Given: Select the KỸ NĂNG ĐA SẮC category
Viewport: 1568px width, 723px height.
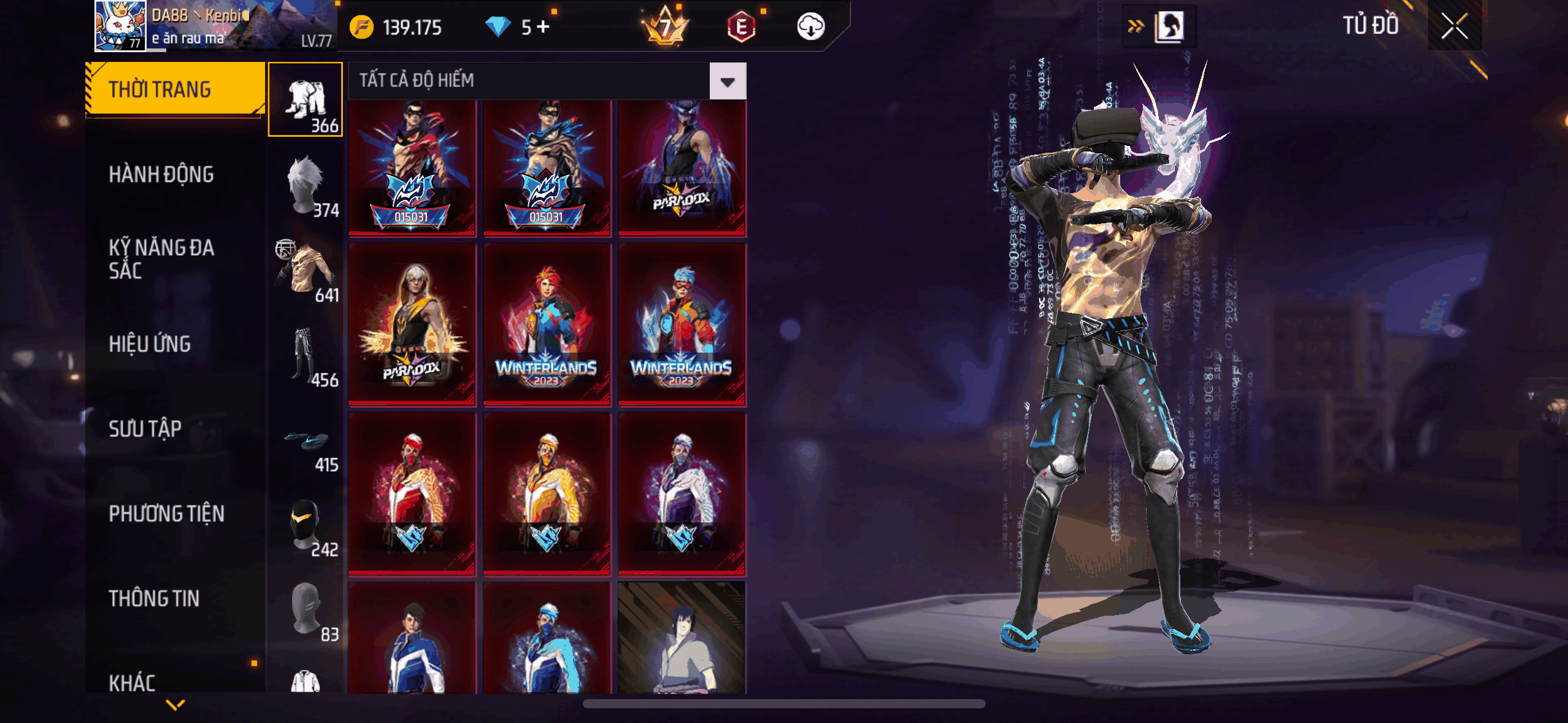Looking at the screenshot, I should tap(161, 259).
